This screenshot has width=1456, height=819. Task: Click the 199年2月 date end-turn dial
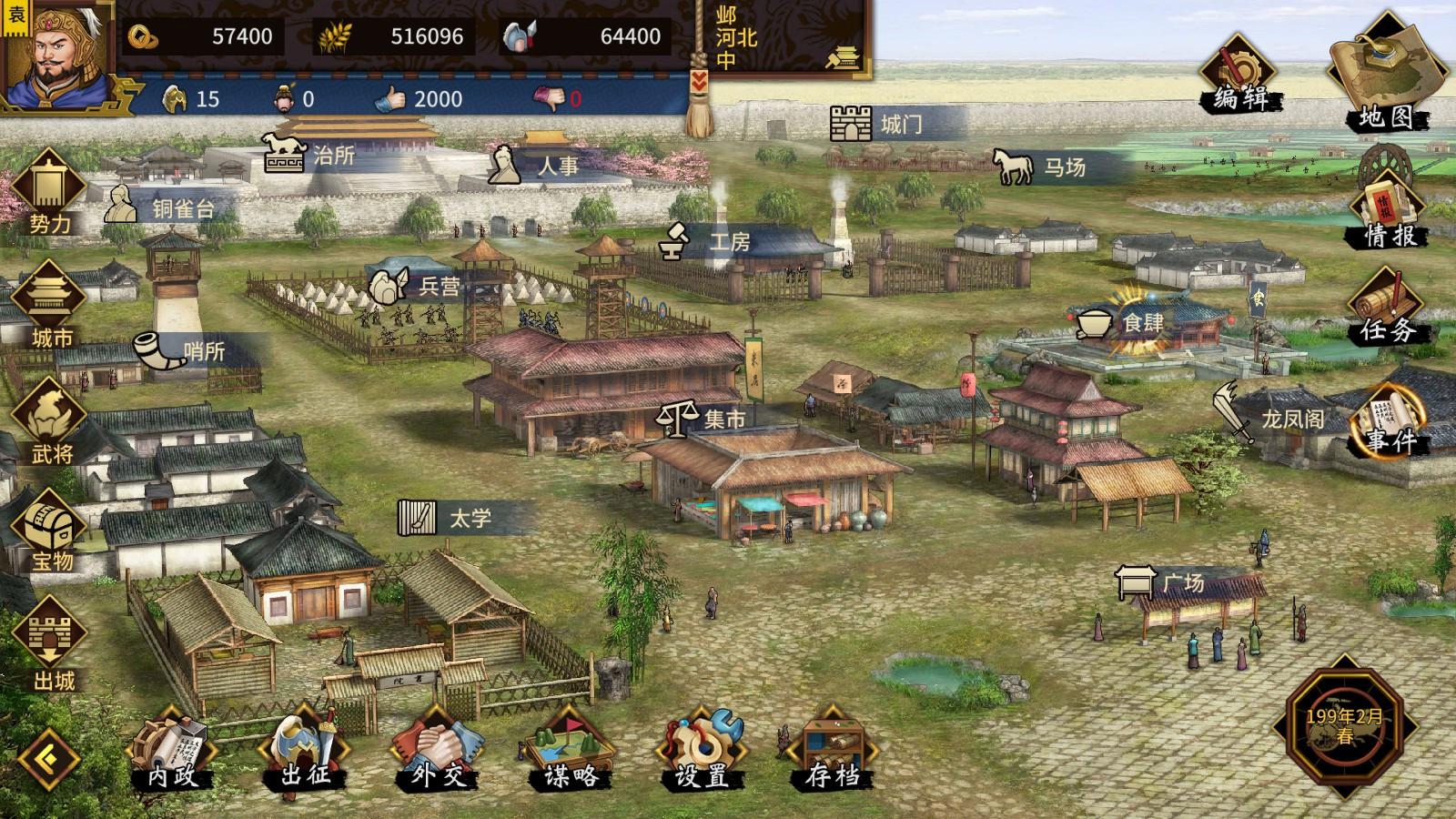[1344, 726]
